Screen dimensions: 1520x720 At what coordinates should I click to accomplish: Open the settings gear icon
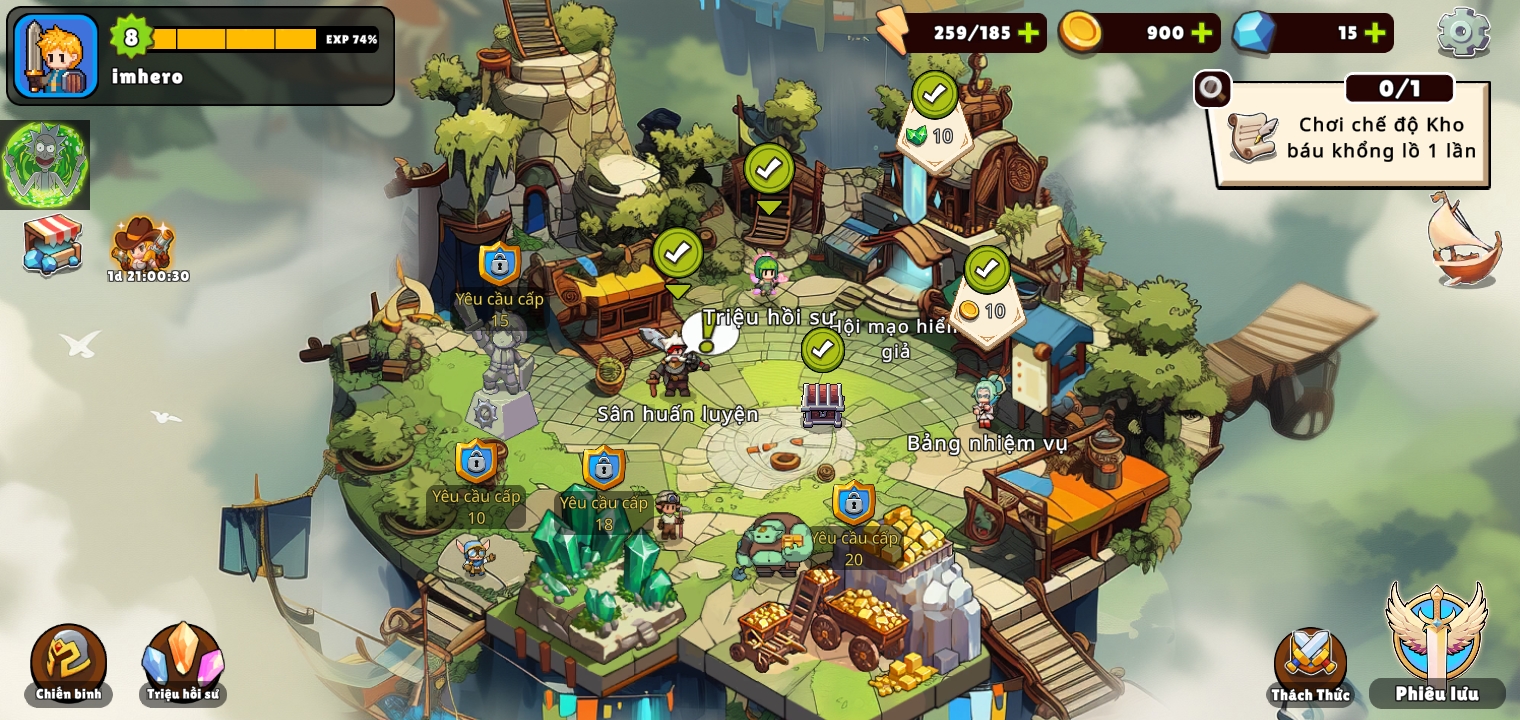(1463, 32)
